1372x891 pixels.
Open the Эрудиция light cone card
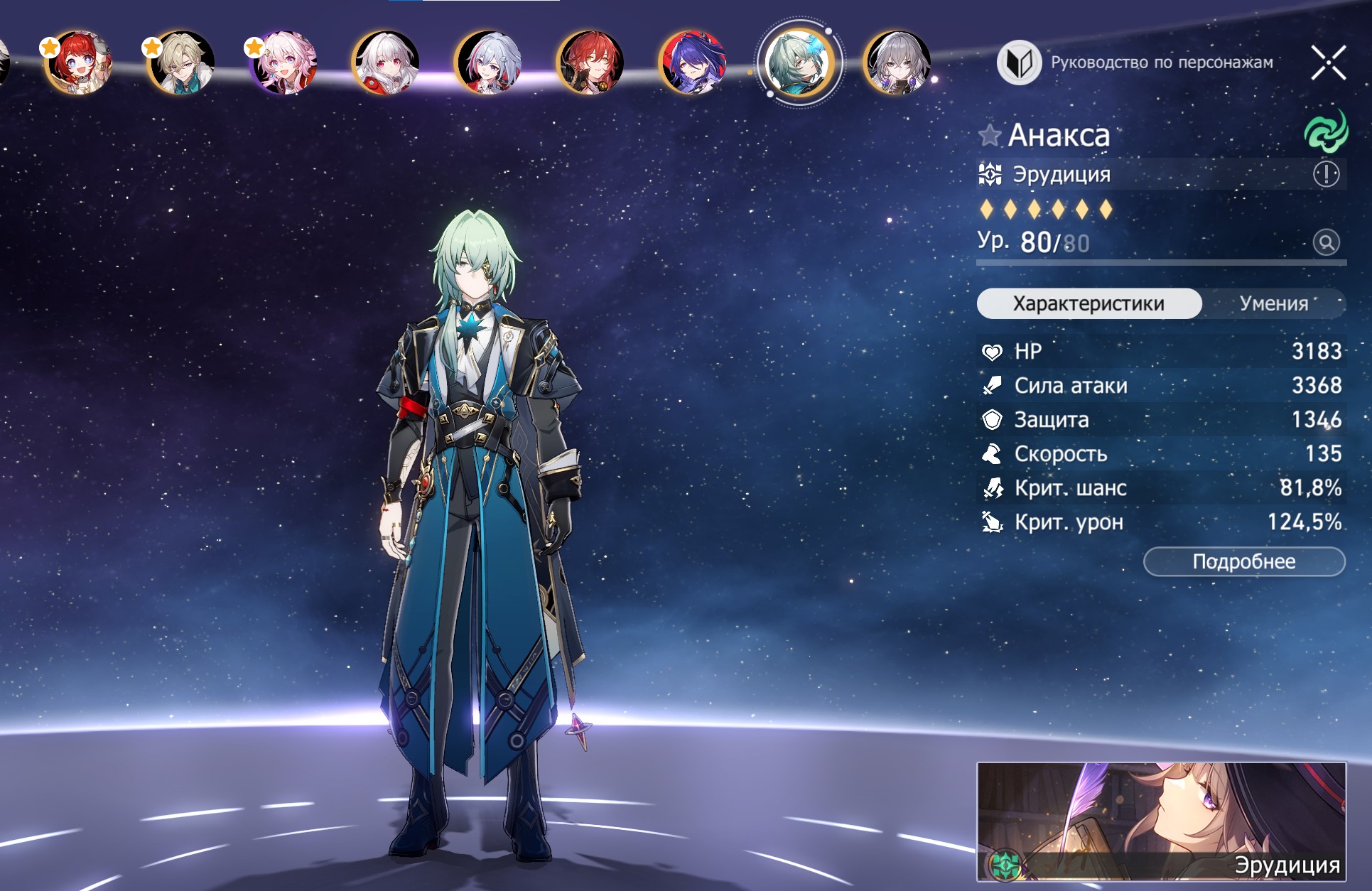pyautogui.click(x=1161, y=821)
